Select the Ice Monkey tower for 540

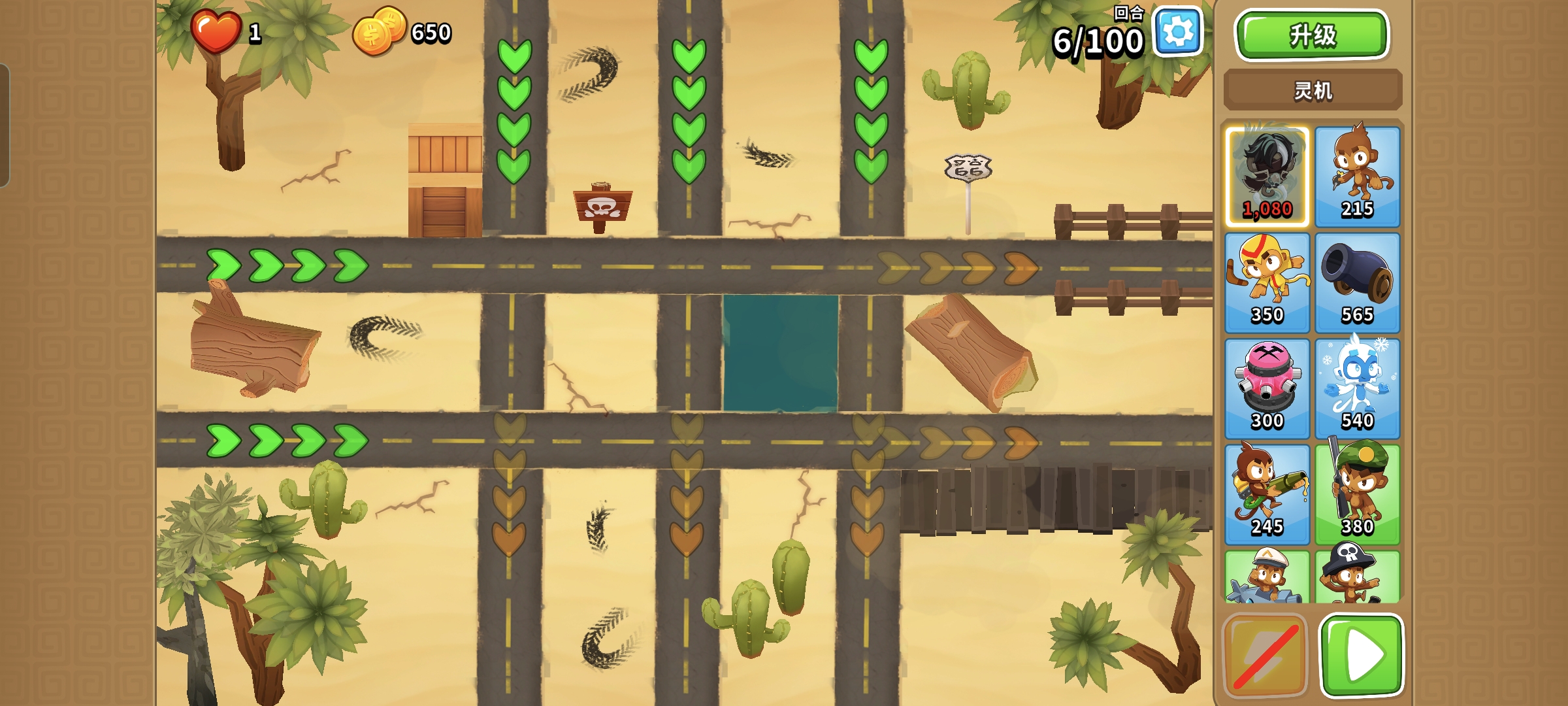1357,388
